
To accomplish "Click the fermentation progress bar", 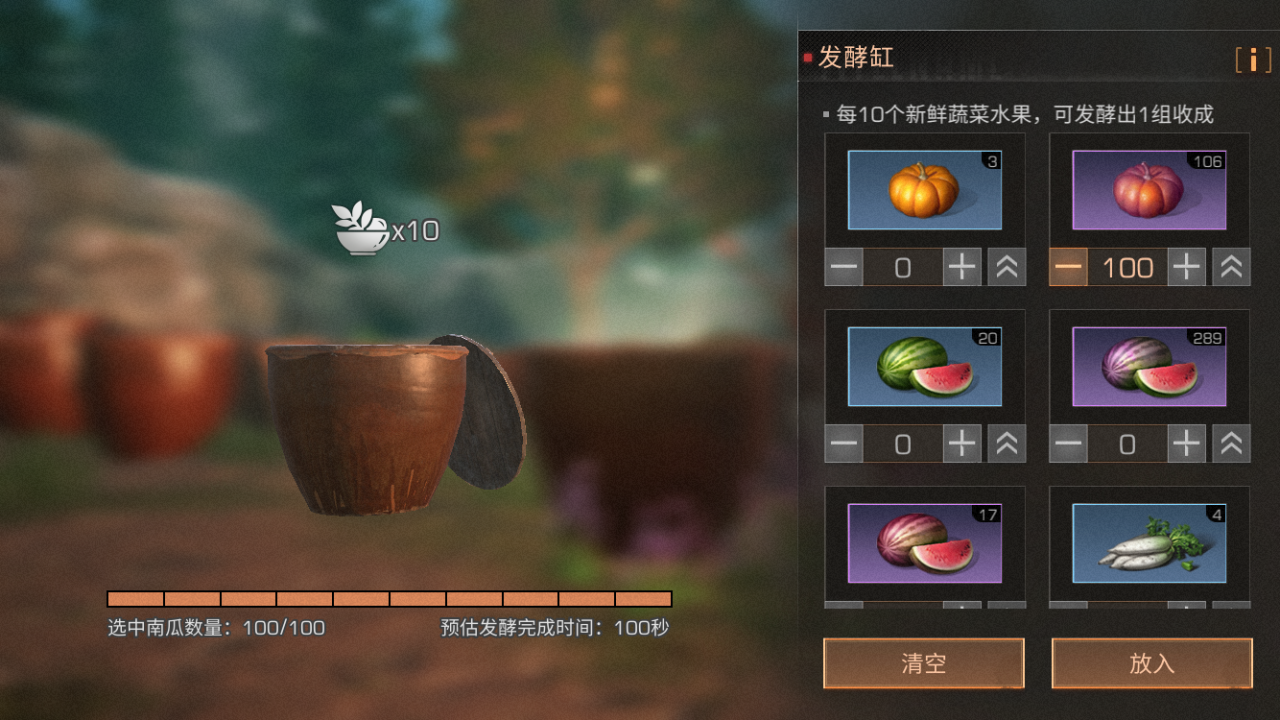I will 388,598.
